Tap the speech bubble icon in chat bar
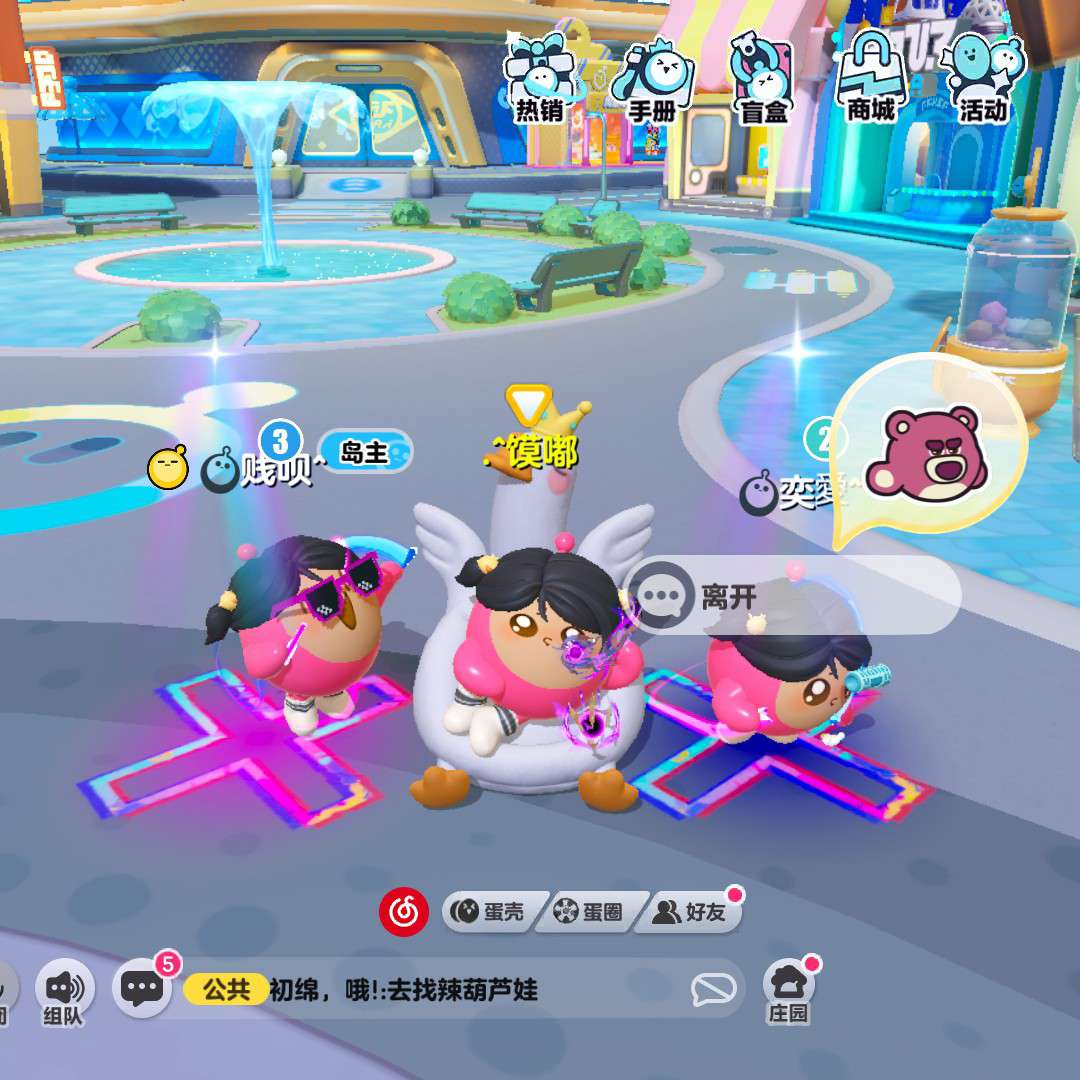The width and height of the screenshot is (1080, 1080). click(x=714, y=990)
